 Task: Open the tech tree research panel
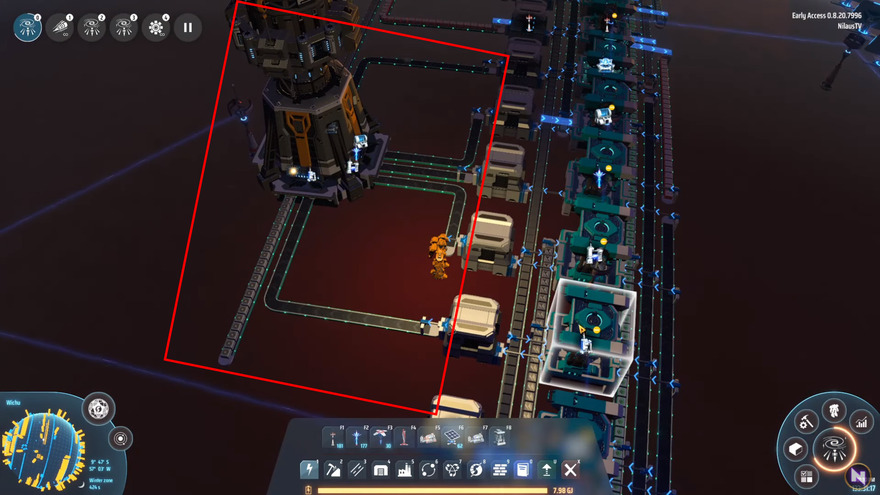point(833,410)
